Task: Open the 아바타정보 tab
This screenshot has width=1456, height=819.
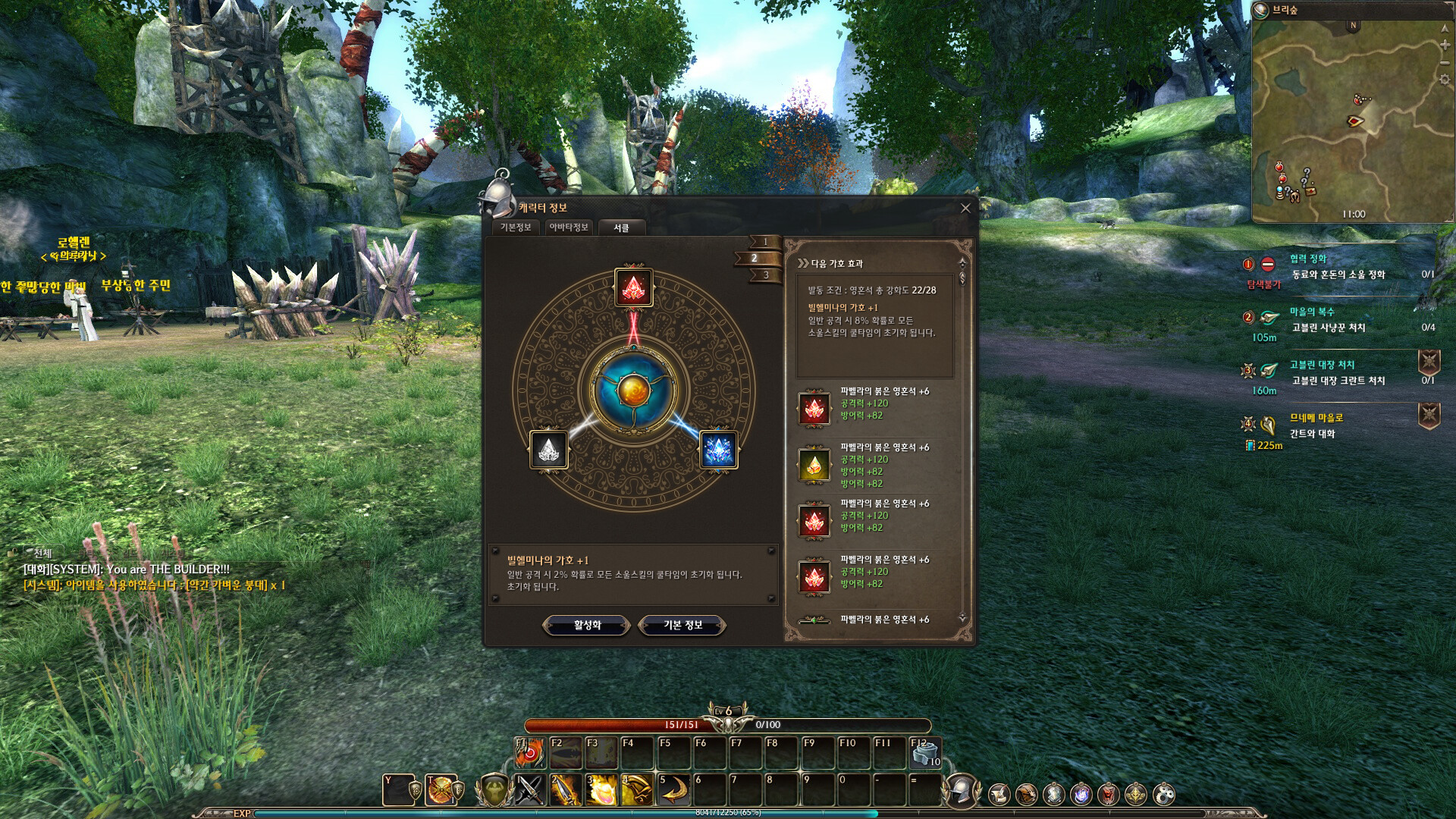Action: pos(569,227)
